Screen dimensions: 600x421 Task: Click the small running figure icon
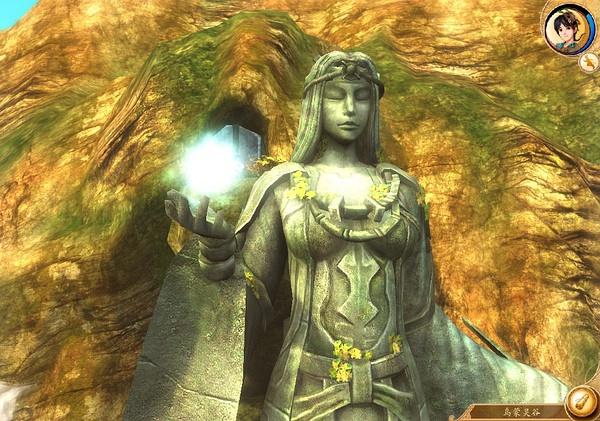click(x=587, y=62)
